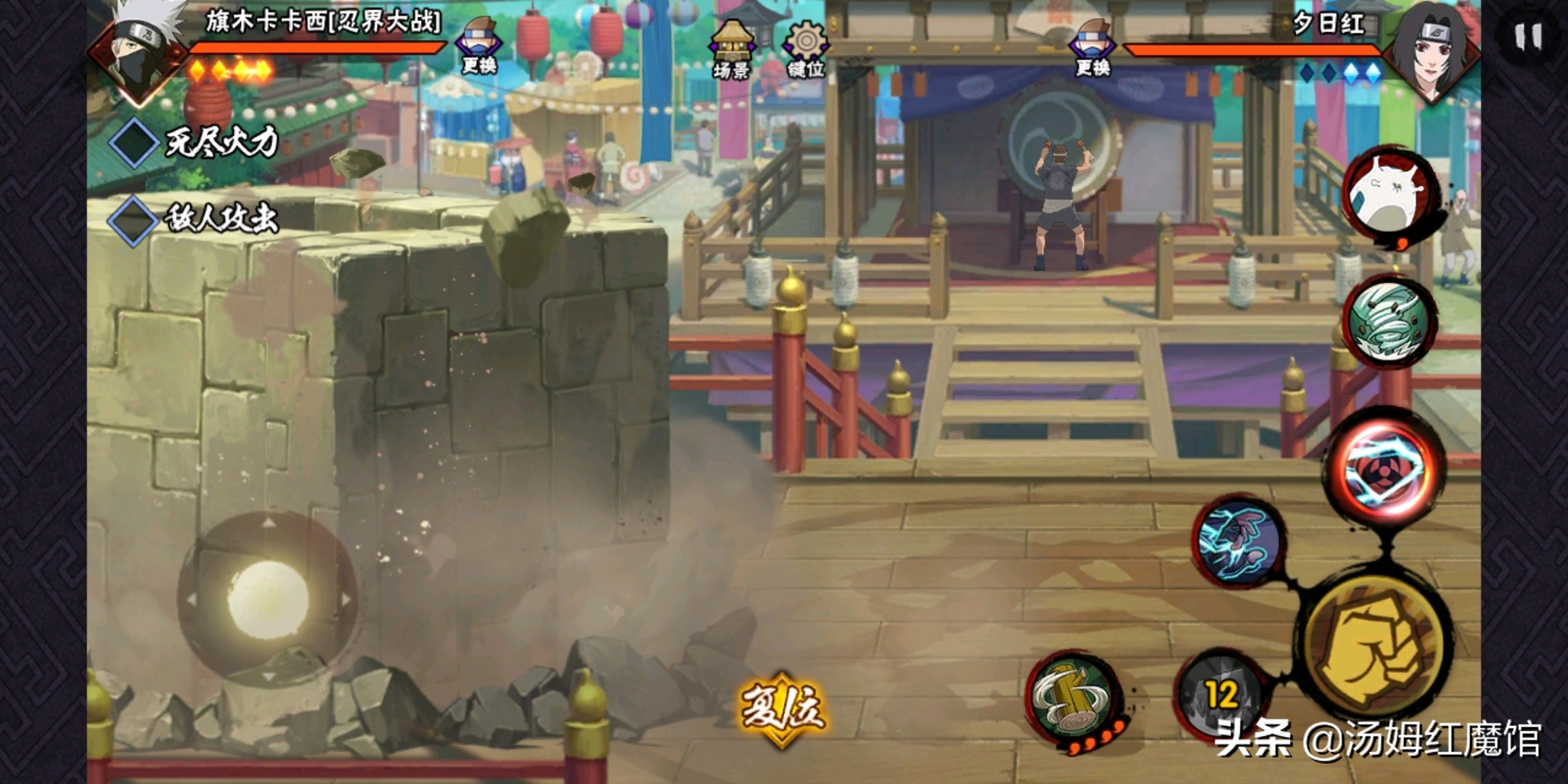Image resolution: width=1568 pixels, height=784 pixels.
Task: Swap the Kakashi-side ninja via 更换
Action: [479, 46]
